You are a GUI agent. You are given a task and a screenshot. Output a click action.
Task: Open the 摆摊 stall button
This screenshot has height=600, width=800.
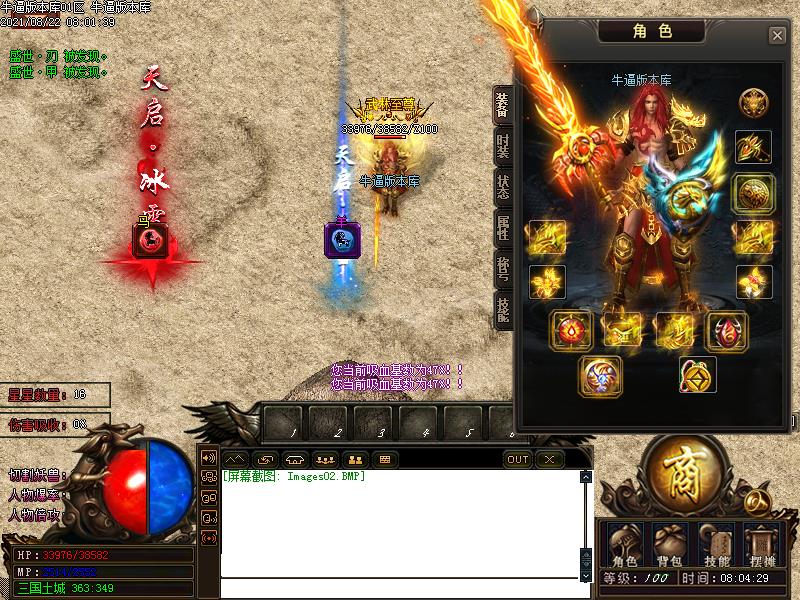[x=761, y=546]
